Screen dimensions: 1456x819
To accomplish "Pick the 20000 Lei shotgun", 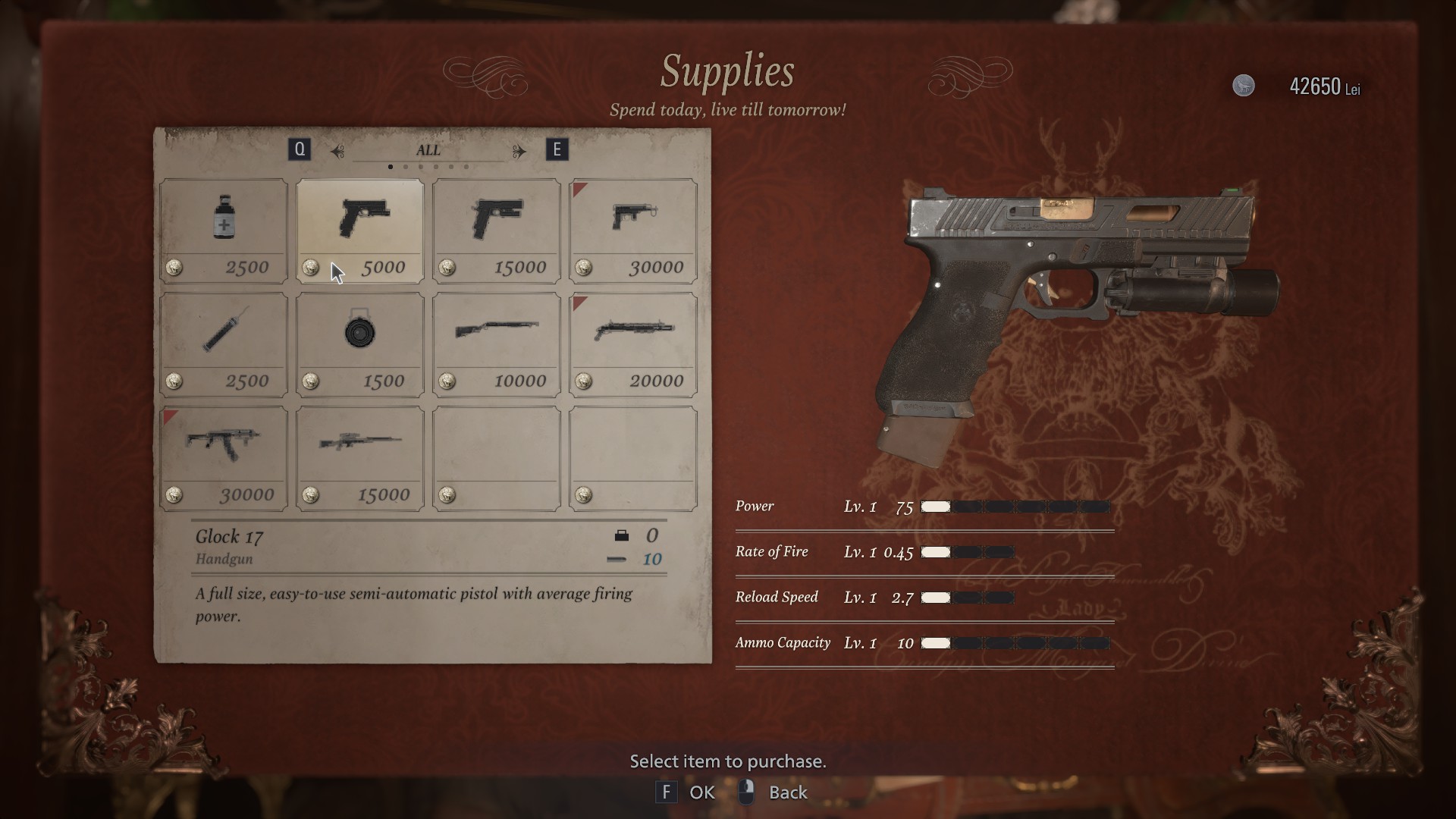I will [633, 344].
